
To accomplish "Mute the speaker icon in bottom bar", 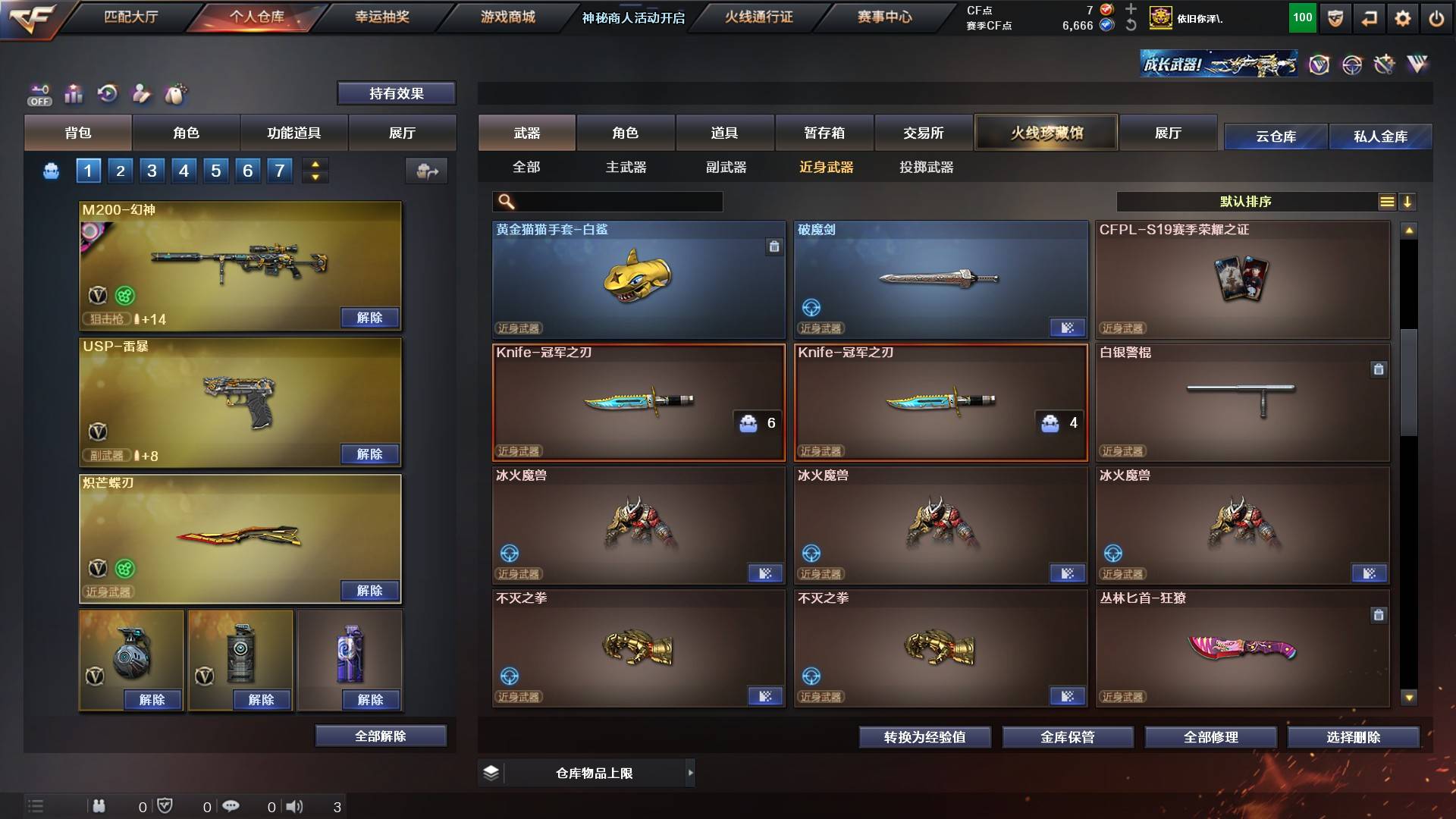I will click(296, 806).
